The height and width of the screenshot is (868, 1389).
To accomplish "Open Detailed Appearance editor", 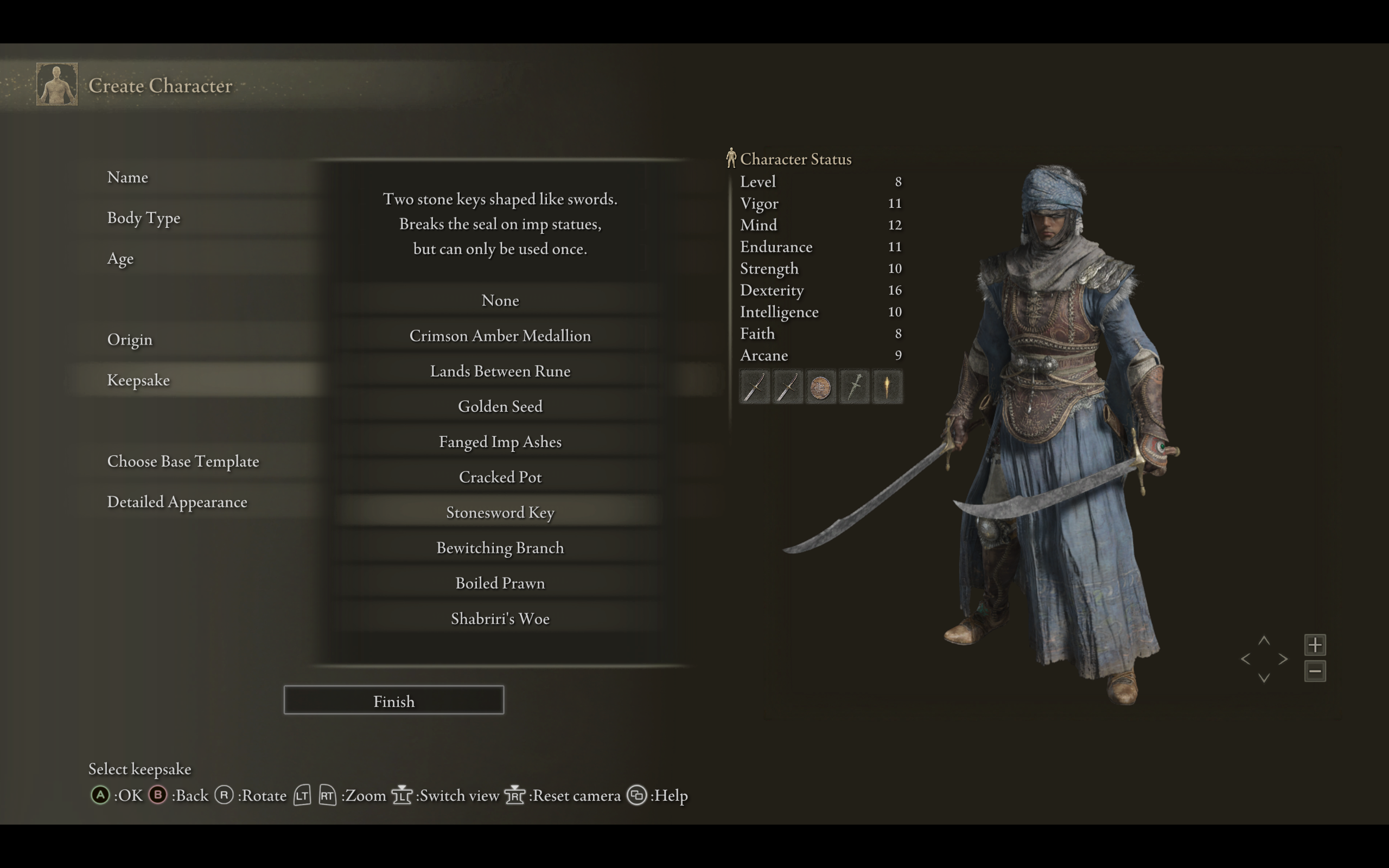I will tap(177, 502).
